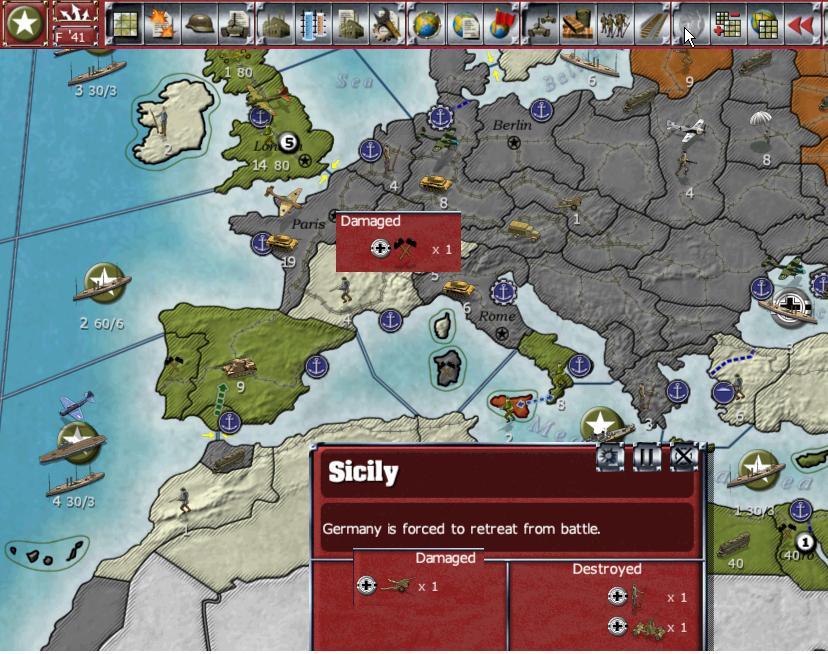Open the globe with flag icon

coord(500,24)
